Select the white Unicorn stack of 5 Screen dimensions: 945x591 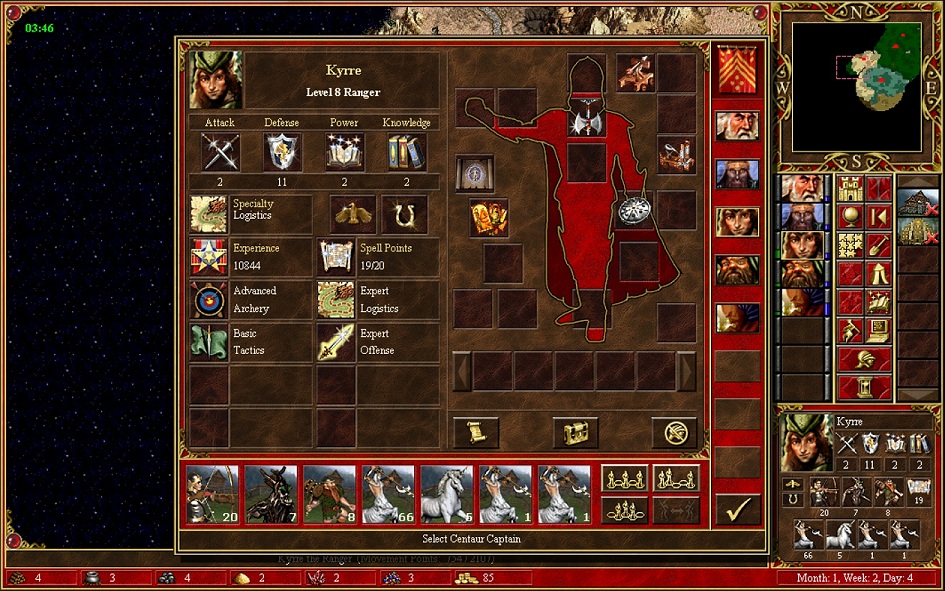447,494
